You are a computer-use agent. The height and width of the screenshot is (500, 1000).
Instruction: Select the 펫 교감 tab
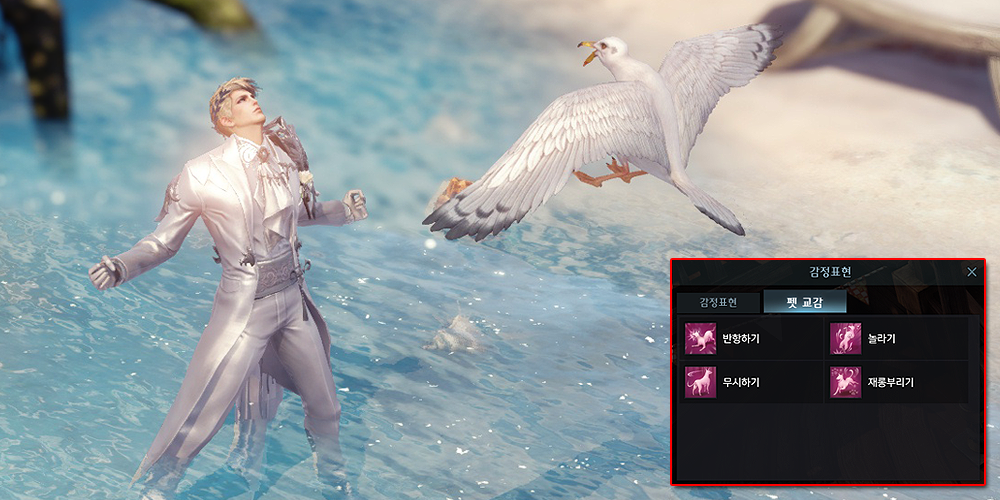click(x=804, y=302)
